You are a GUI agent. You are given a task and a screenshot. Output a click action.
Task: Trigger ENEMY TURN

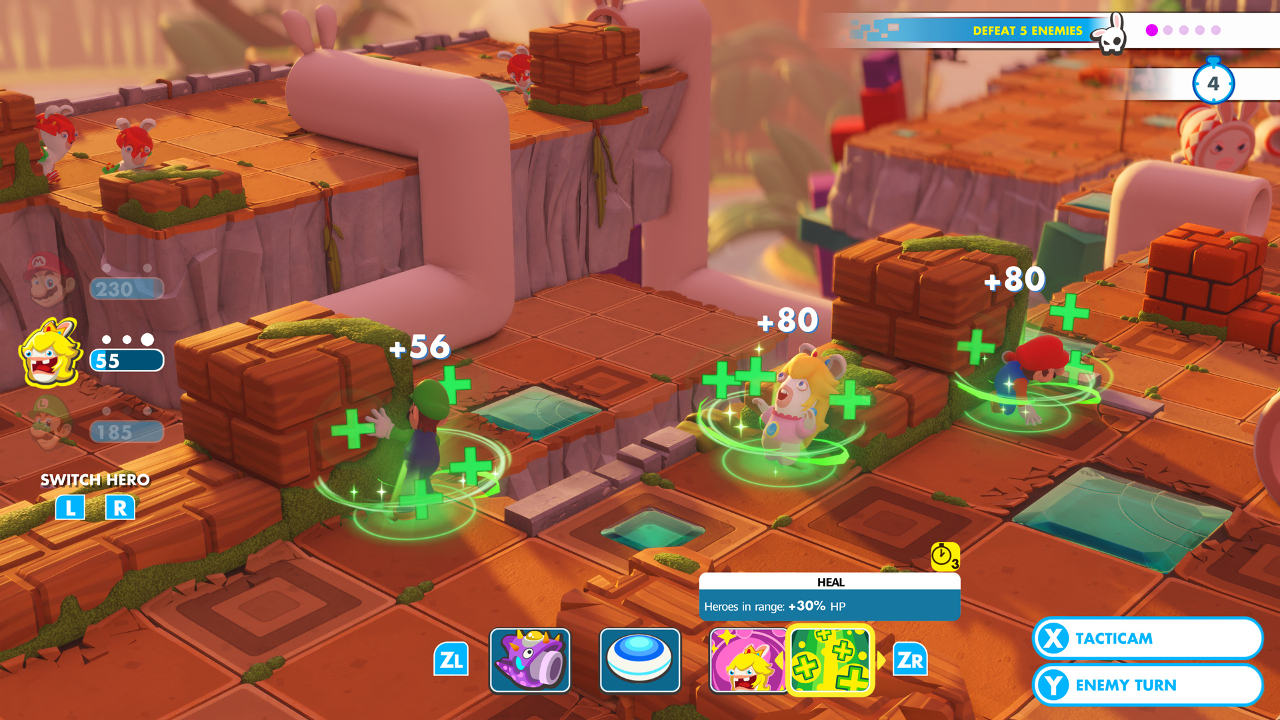pos(1146,684)
